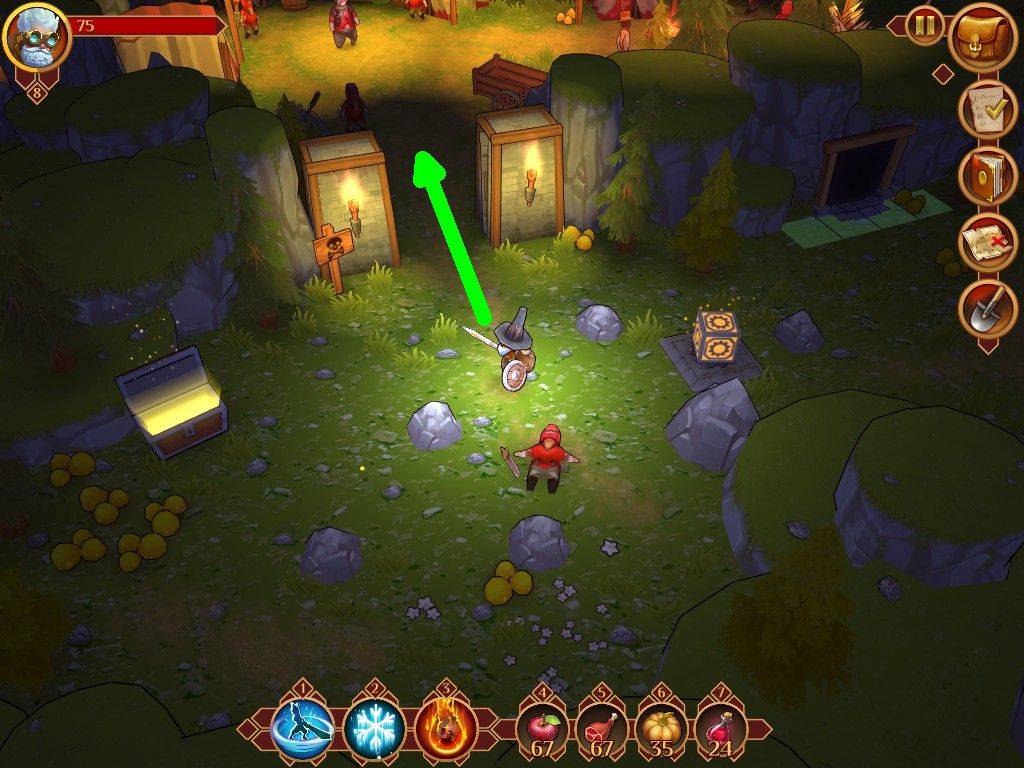This screenshot has width=1024, height=768.
Task: Open the orange journal book
Action: (x=987, y=175)
